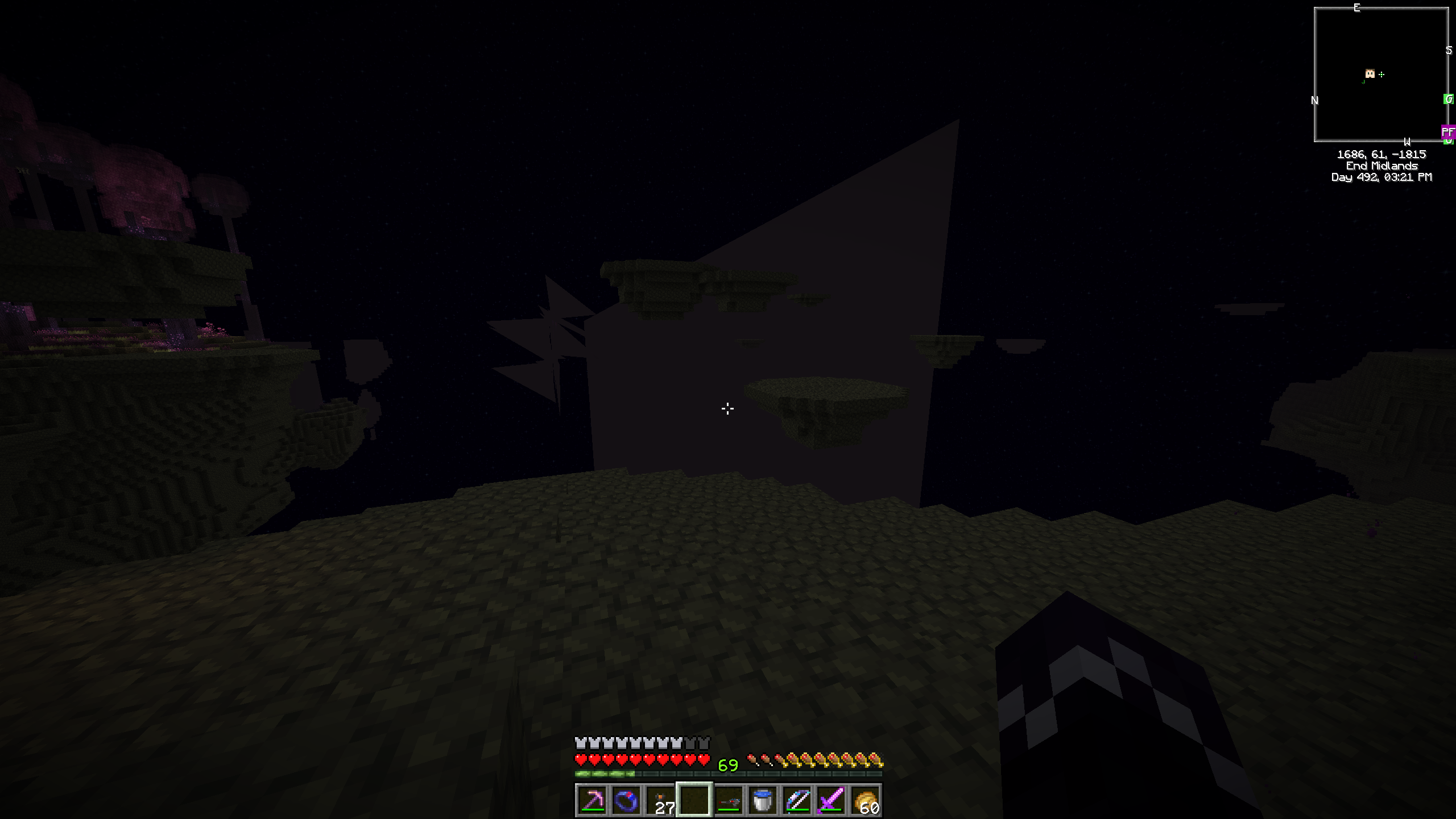Click the green G waypoint marker

click(1449, 100)
